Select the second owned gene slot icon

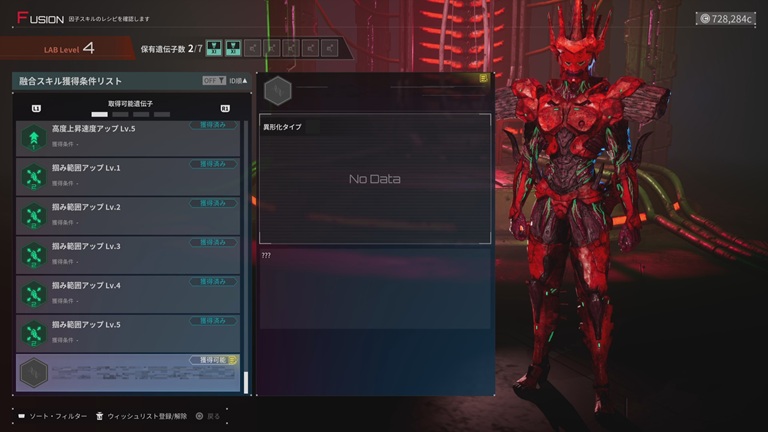(x=233, y=47)
